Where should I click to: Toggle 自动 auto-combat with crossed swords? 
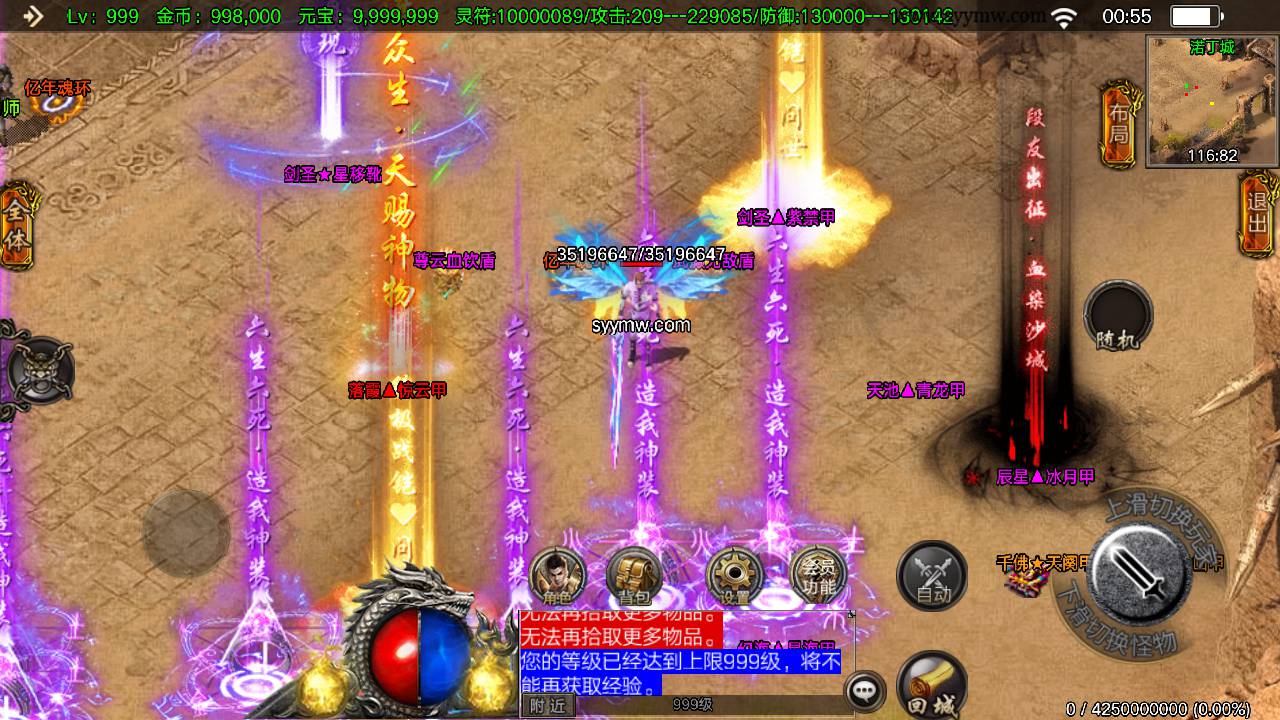click(931, 576)
